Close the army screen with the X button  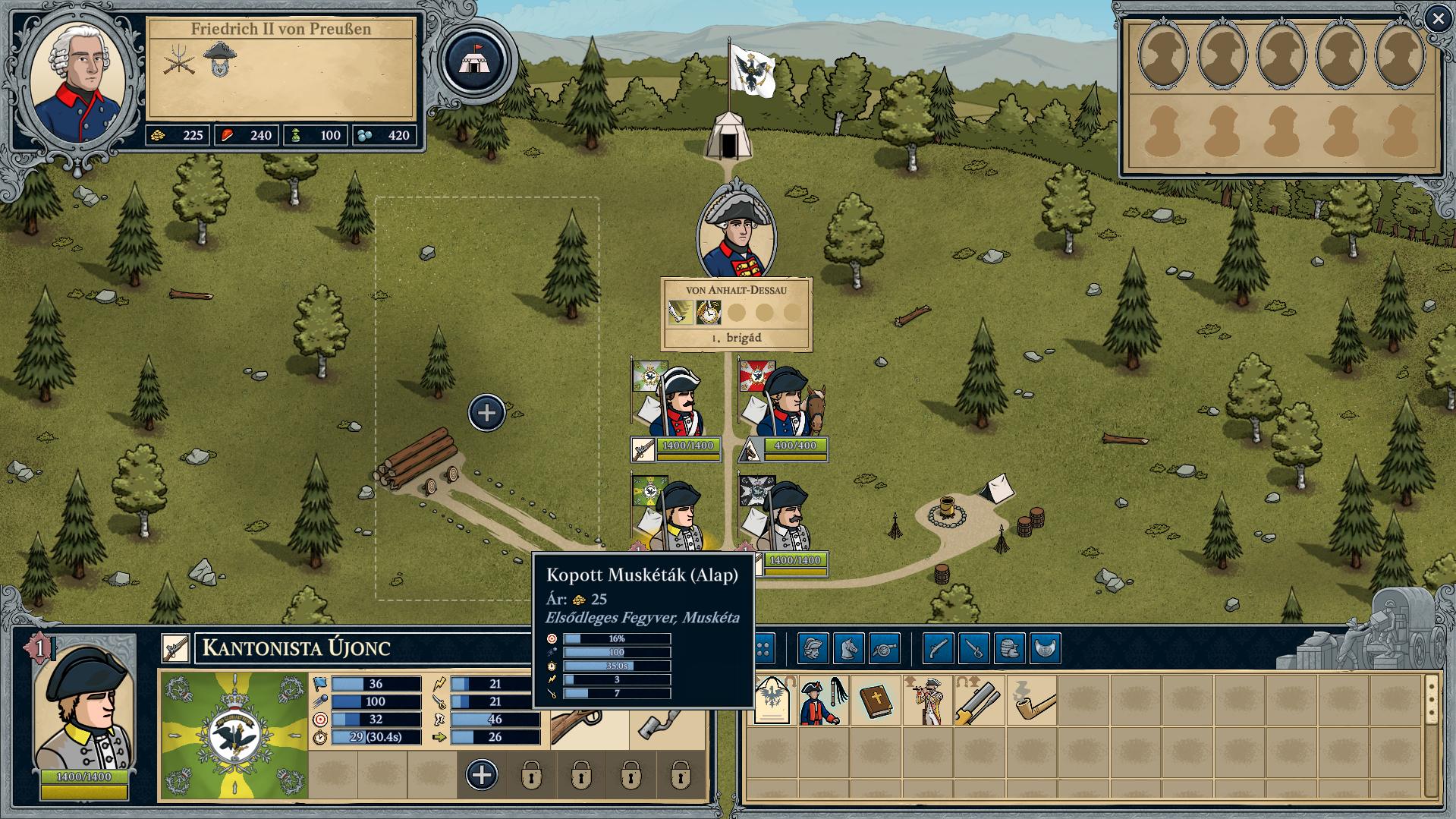[1437, 19]
